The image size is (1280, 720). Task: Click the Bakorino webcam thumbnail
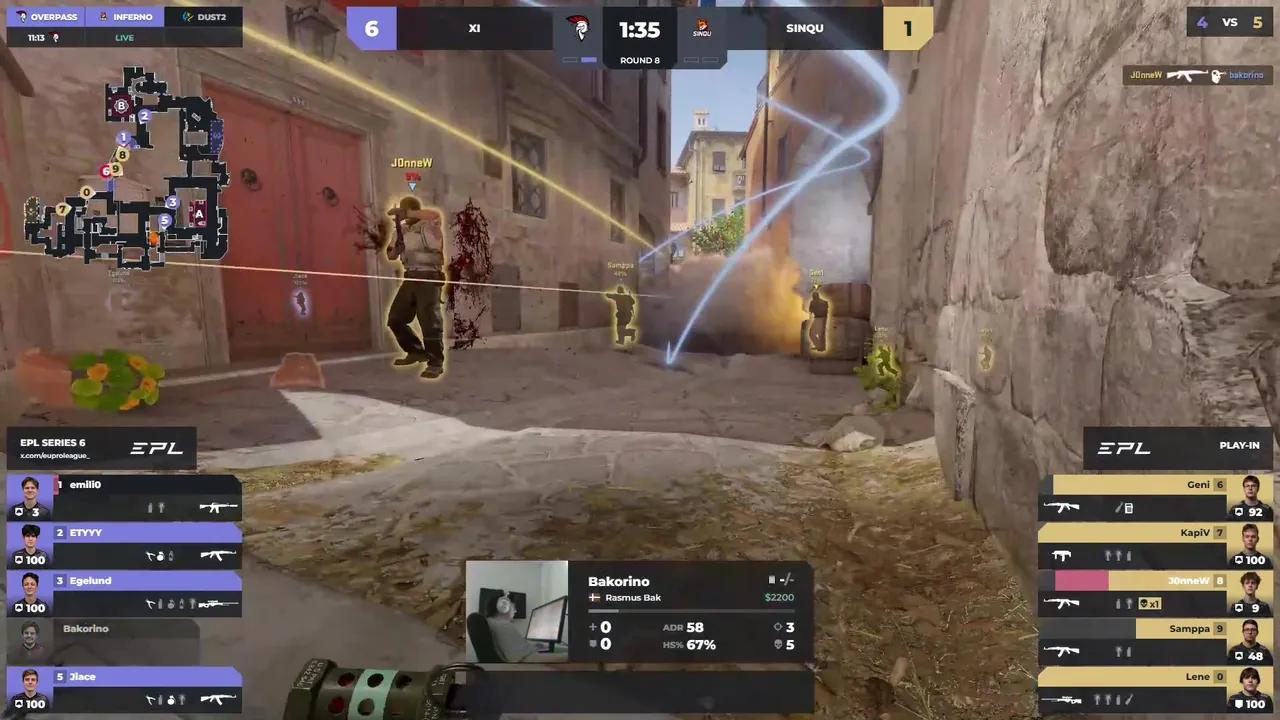[517, 611]
